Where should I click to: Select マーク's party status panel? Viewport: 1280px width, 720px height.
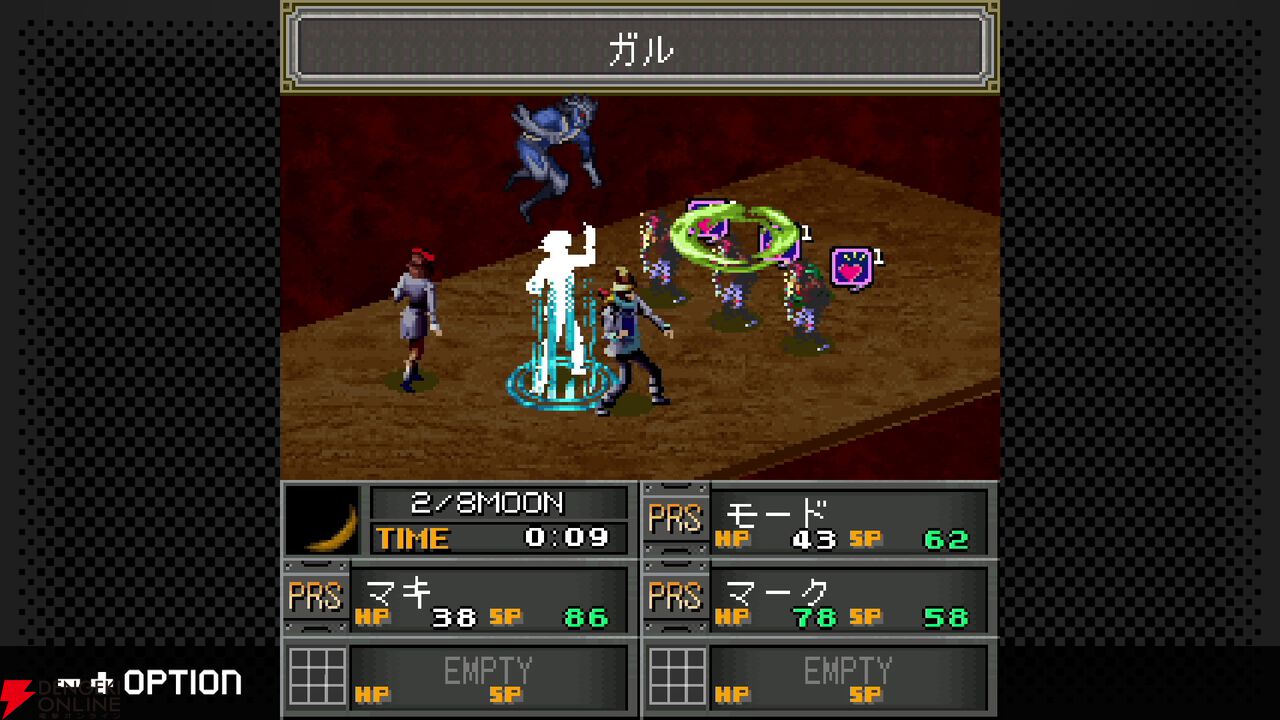pyautogui.click(x=820, y=599)
